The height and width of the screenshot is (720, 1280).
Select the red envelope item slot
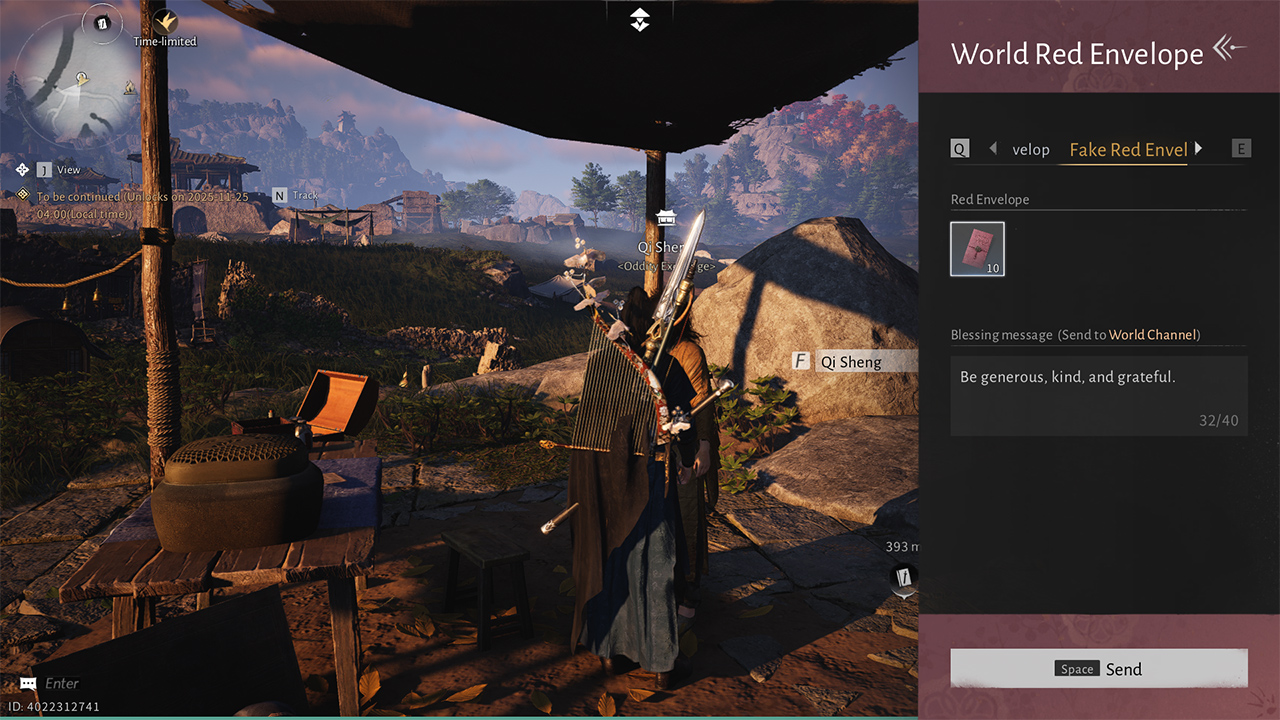tap(977, 249)
